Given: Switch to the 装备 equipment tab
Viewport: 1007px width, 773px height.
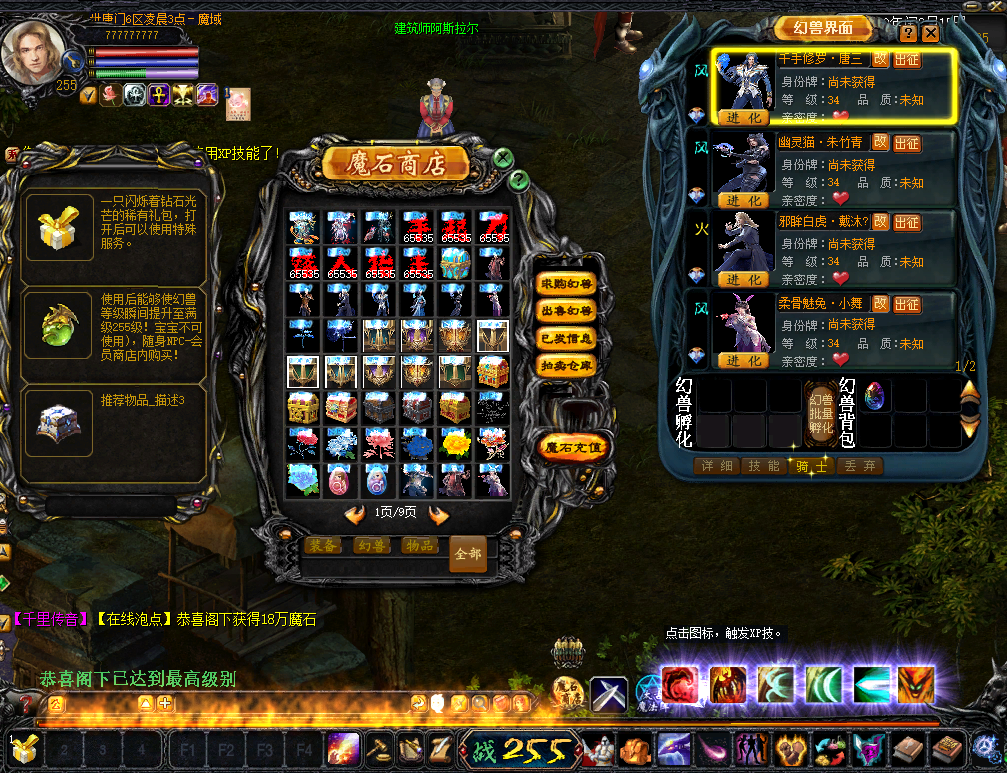Looking at the screenshot, I should coord(322,546).
